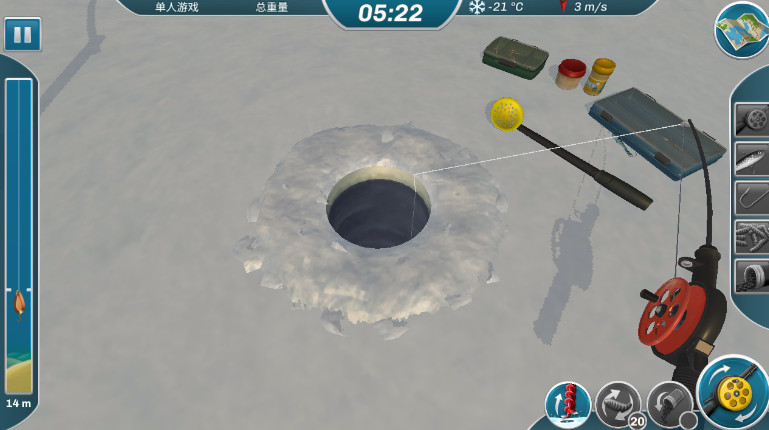Screen dimensions: 769x430
Task: Pick the worm bait slot
Action: point(751,236)
